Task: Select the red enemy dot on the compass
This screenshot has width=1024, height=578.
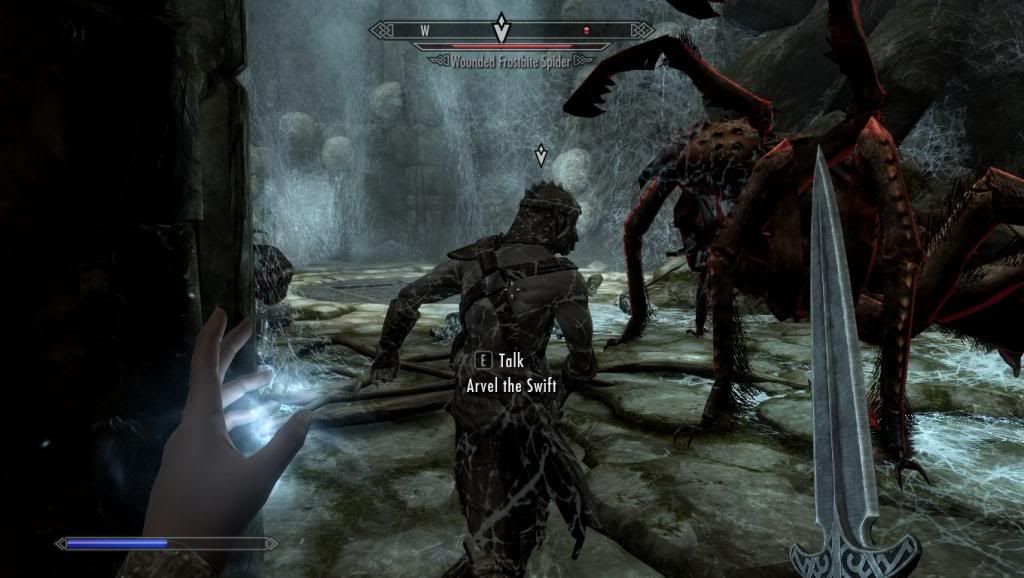Action: click(x=587, y=31)
